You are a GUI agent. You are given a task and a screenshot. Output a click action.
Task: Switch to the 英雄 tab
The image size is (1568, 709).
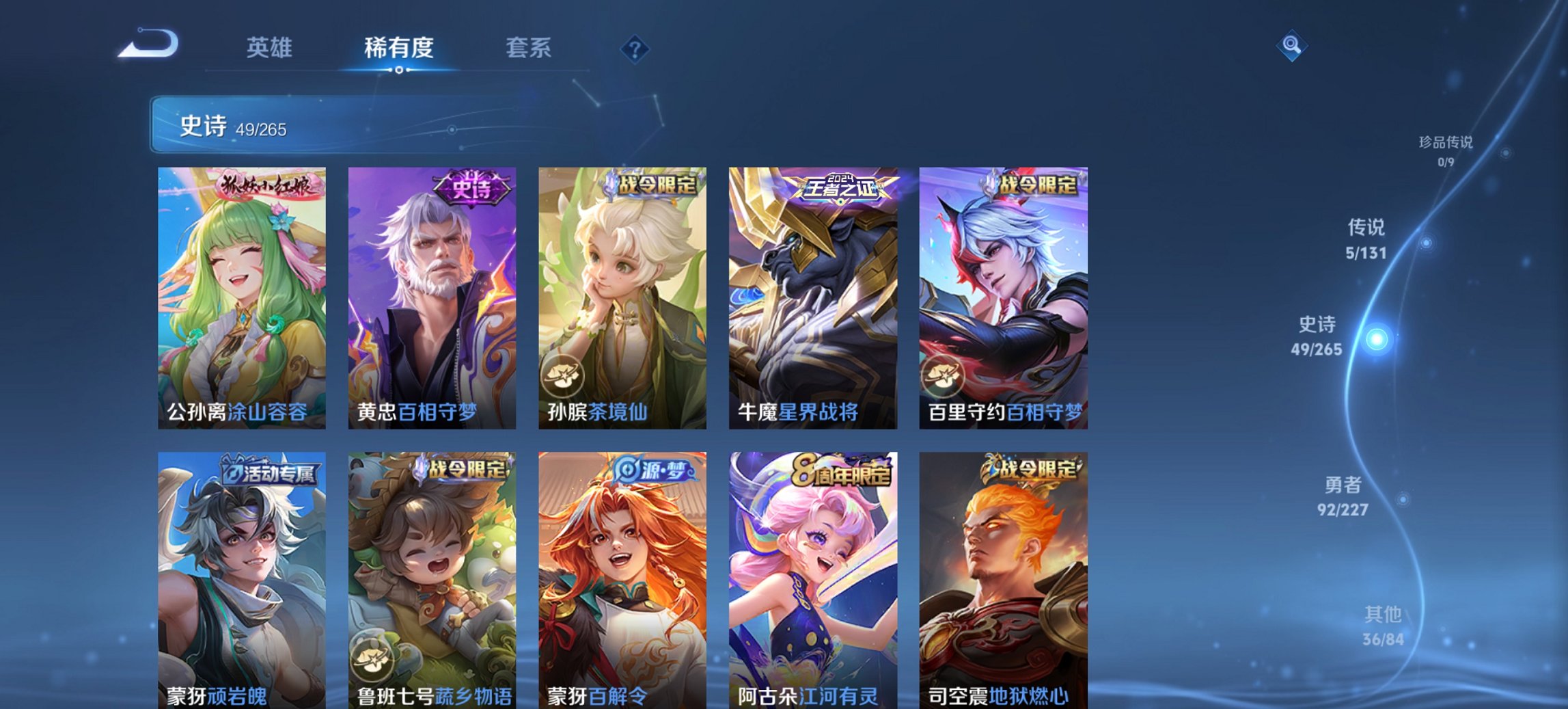[271, 48]
